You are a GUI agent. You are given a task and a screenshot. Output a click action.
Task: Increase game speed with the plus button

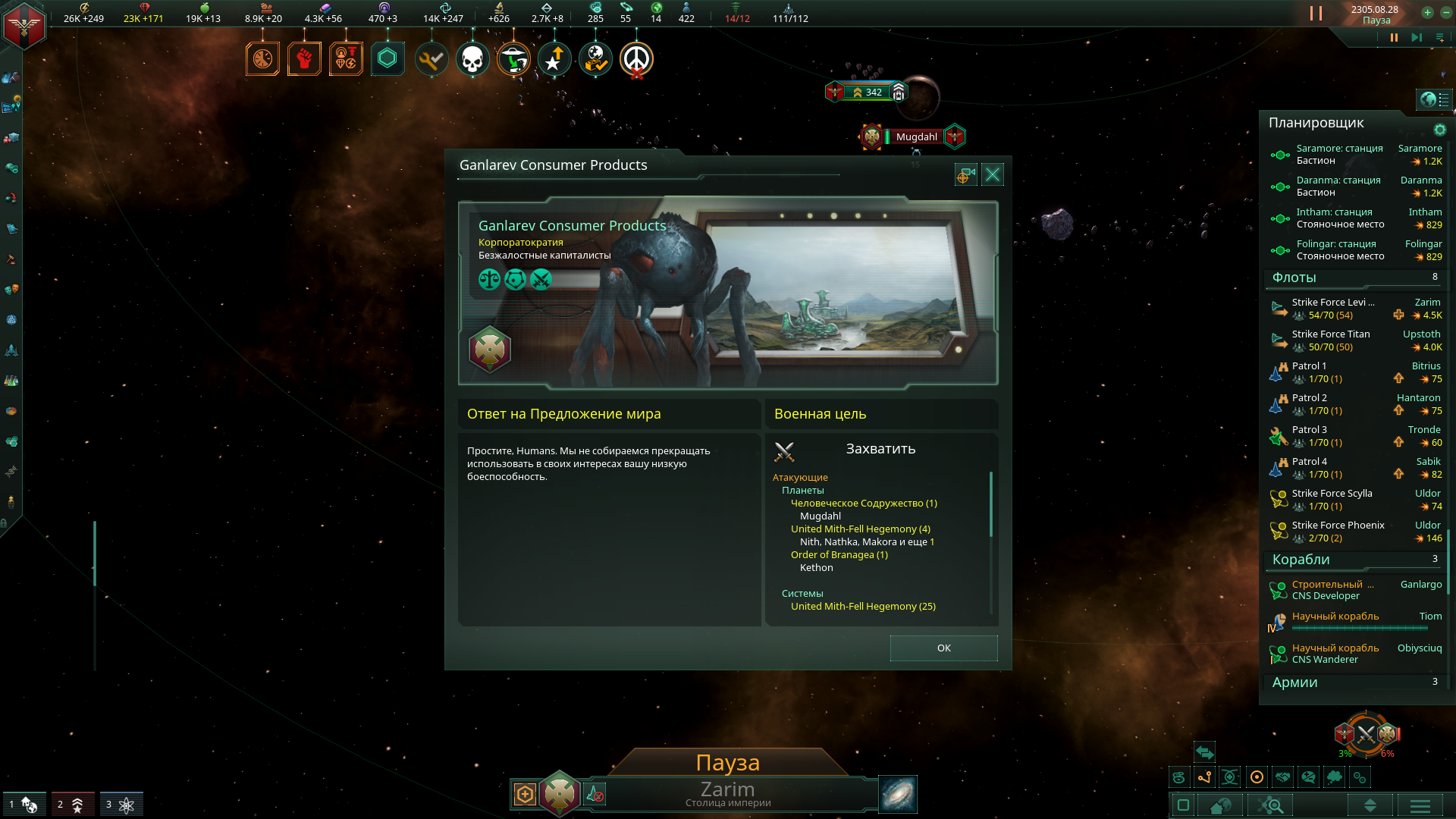coord(1427,12)
